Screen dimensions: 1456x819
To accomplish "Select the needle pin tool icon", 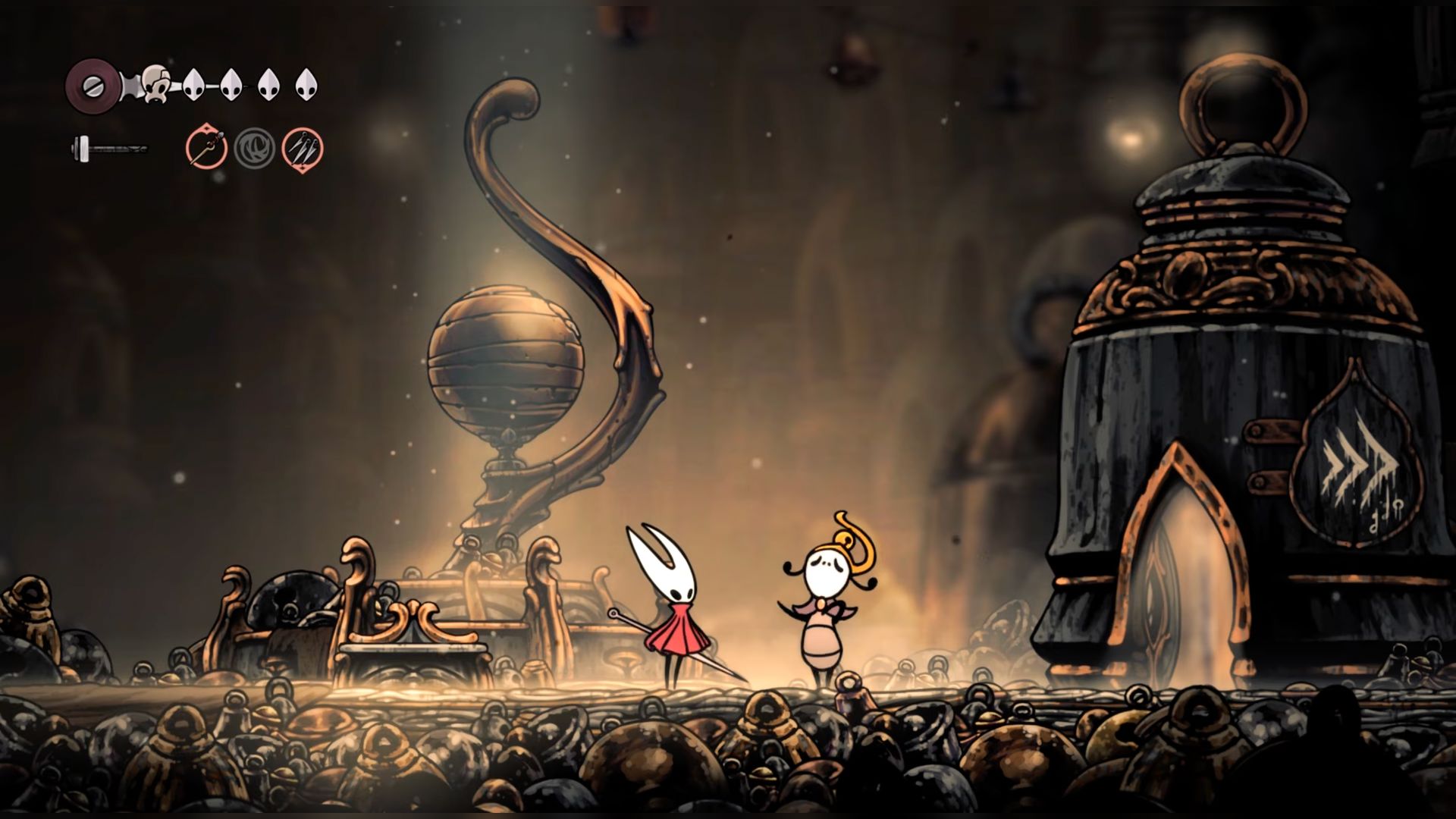I will pos(206,149).
